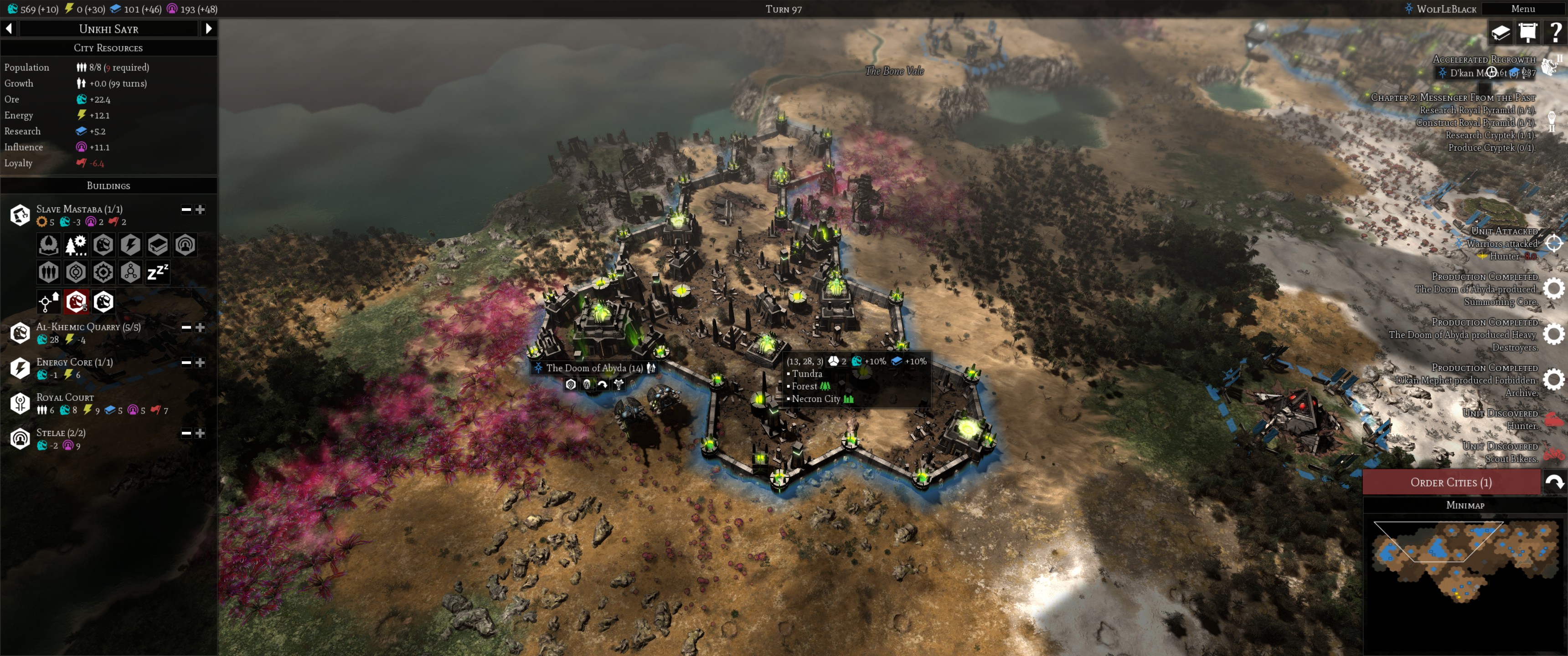Click the curved arrow end-turn button

[1555, 482]
